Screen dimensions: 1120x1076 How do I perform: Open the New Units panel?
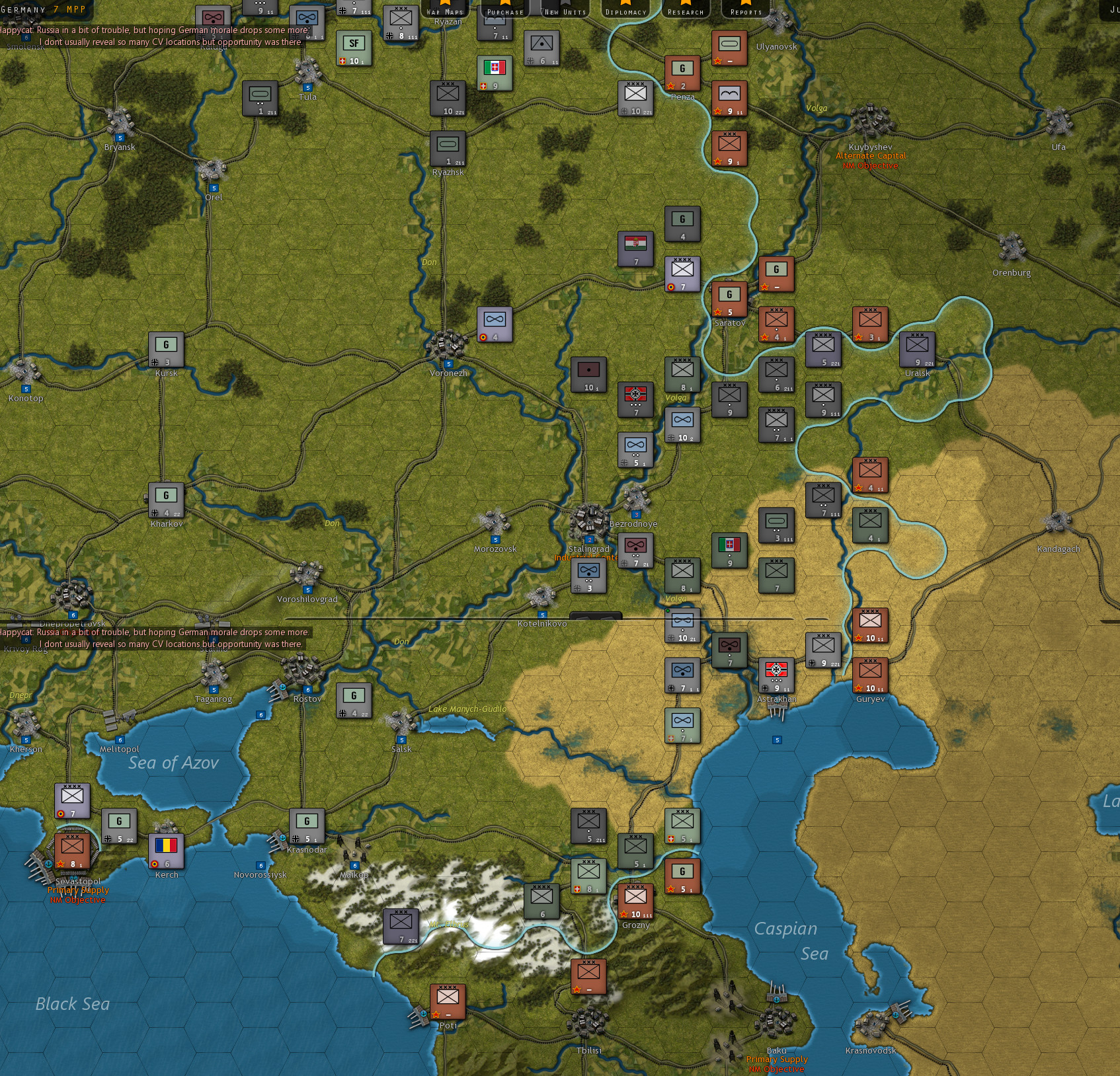(x=565, y=11)
